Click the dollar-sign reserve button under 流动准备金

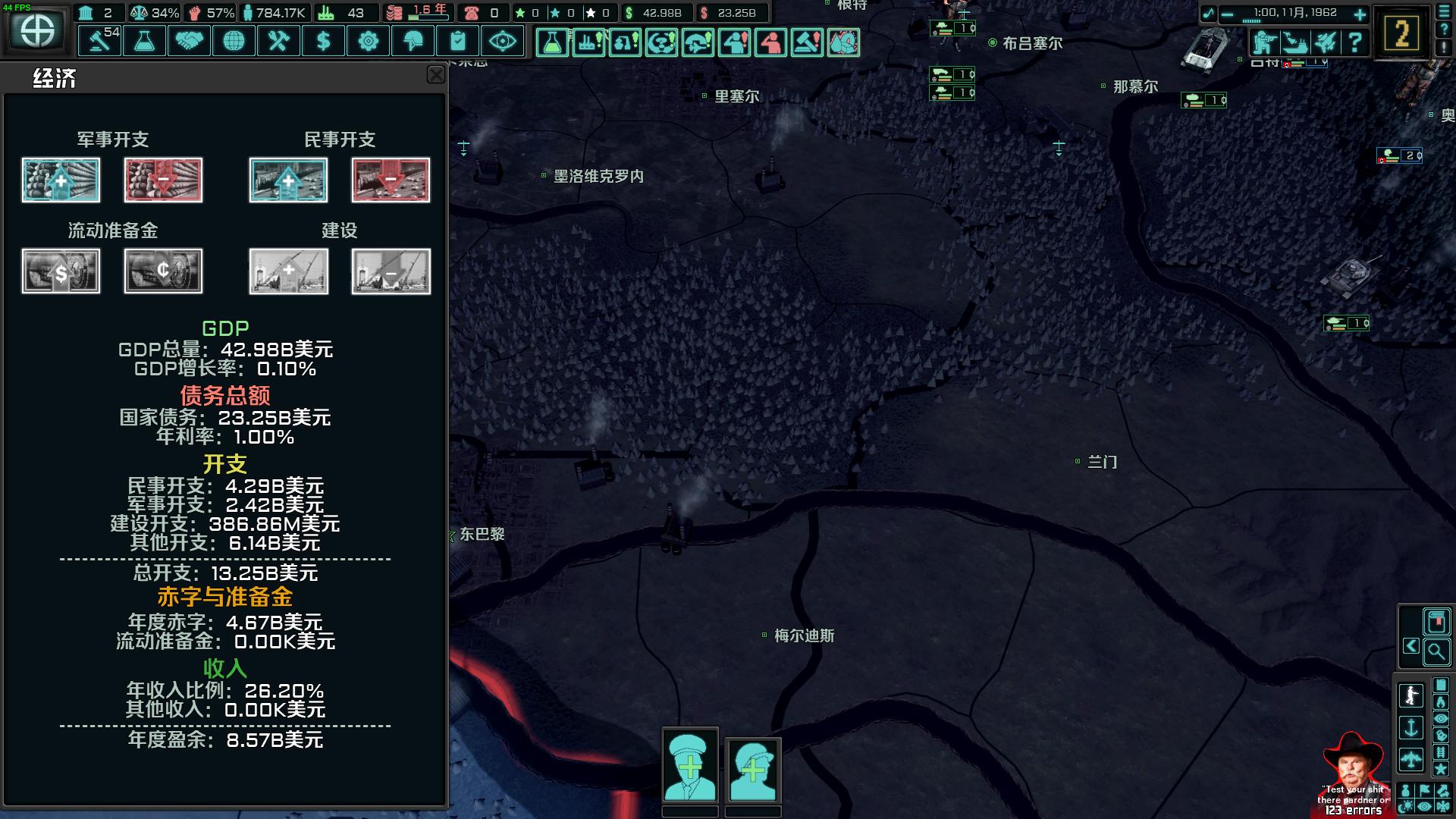61,271
